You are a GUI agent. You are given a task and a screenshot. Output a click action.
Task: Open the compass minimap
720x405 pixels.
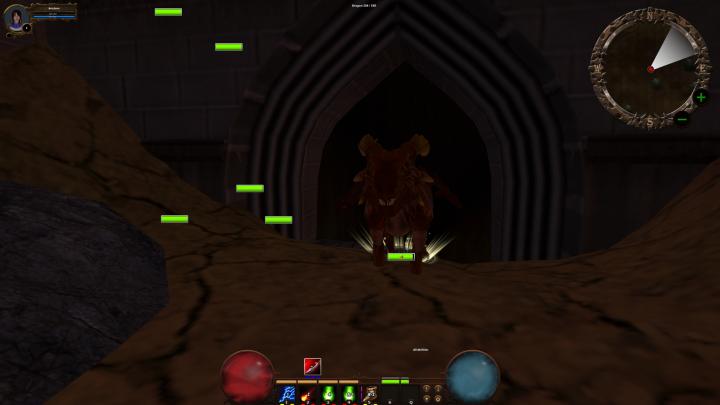pyautogui.click(x=649, y=68)
